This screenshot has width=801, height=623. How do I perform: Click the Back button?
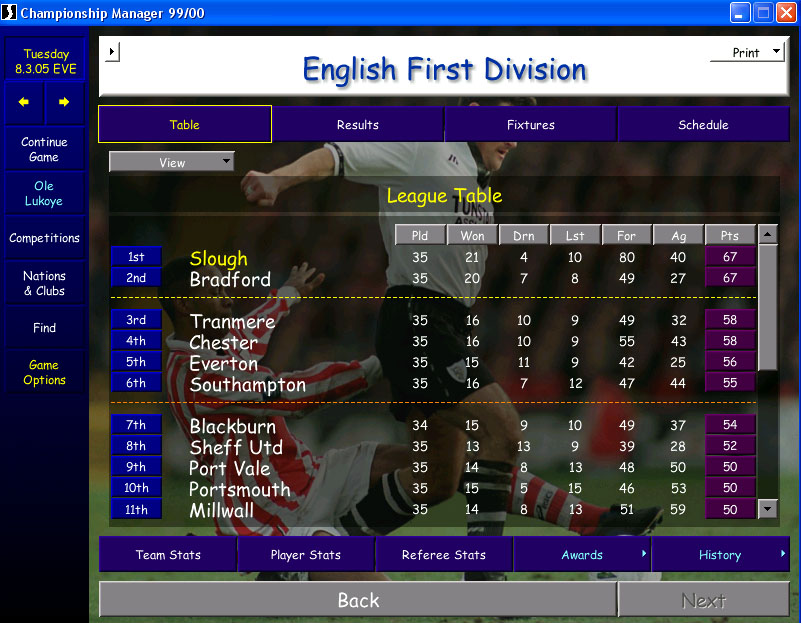[358, 600]
